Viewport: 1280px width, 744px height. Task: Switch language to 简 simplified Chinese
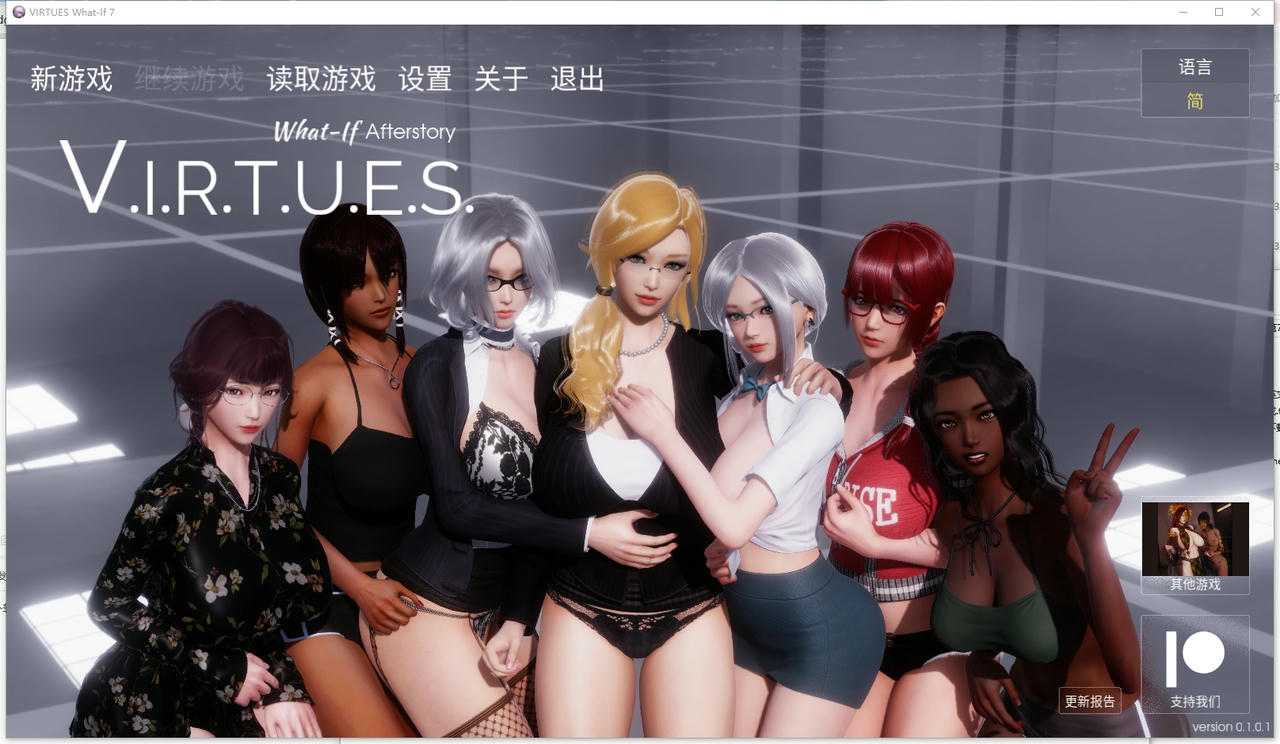click(1195, 100)
